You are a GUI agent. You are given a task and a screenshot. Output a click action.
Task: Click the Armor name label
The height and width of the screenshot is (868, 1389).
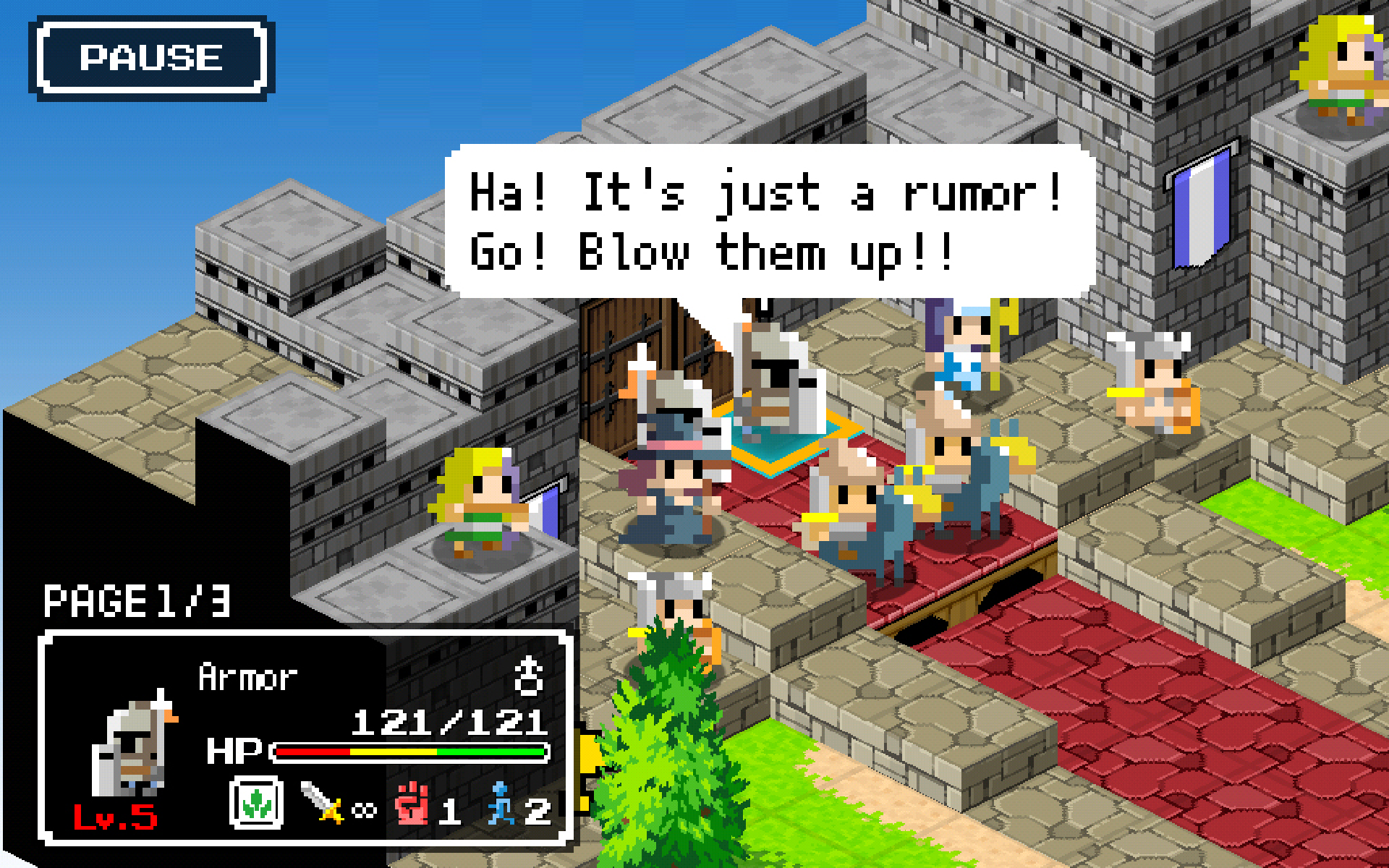point(250,676)
